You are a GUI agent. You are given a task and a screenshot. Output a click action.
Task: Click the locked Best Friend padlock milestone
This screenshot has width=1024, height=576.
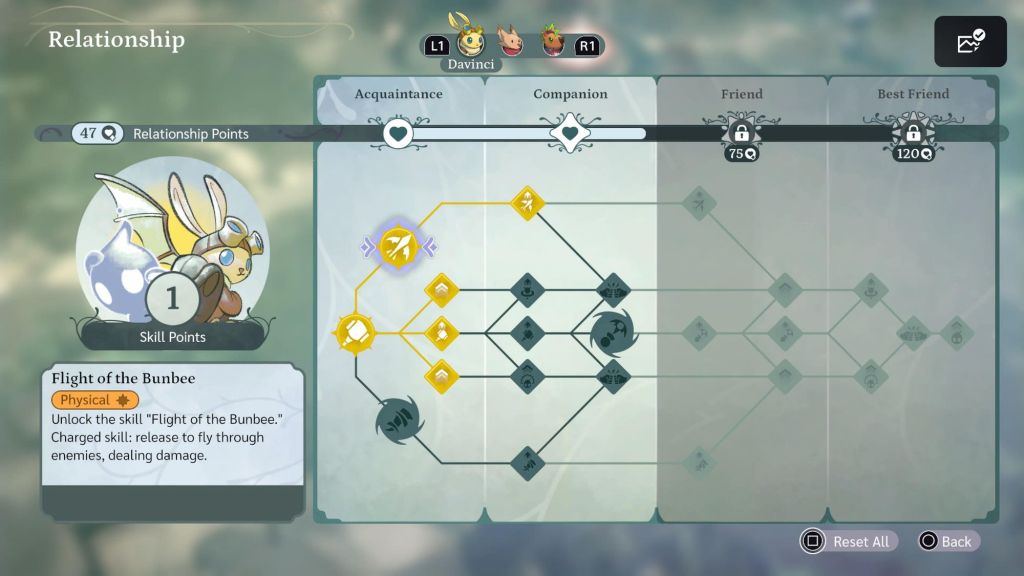pyautogui.click(x=912, y=133)
